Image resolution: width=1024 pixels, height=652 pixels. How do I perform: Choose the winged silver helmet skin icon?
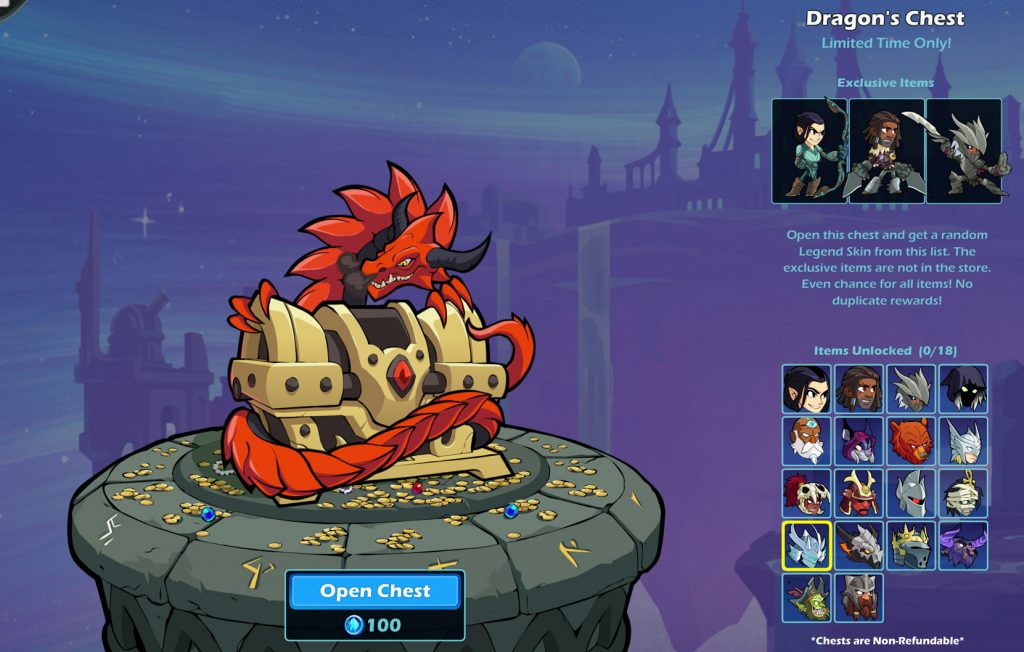tap(963, 441)
